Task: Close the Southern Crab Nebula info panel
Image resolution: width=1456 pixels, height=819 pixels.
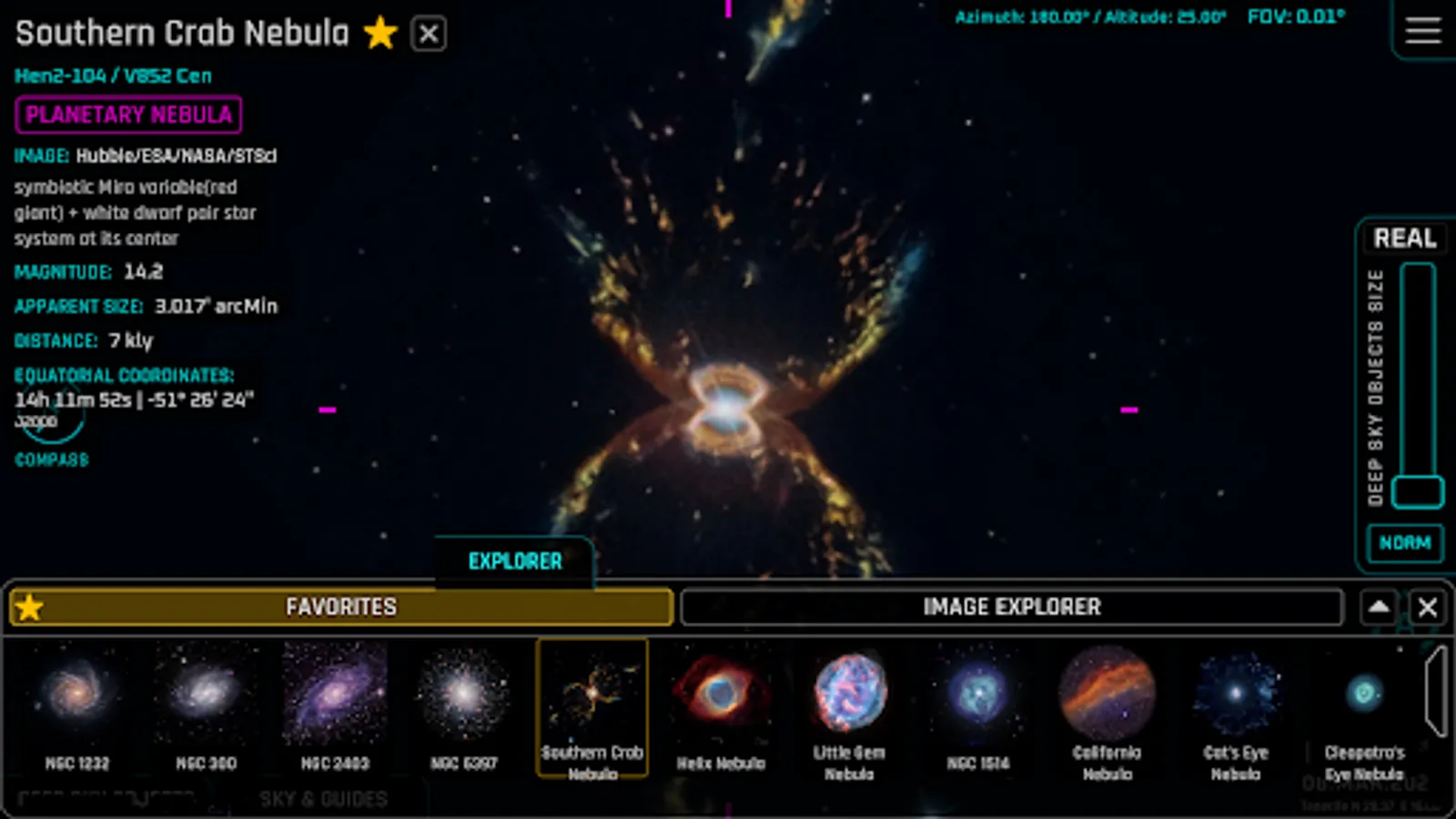Action: pyautogui.click(x=429, y=33)
